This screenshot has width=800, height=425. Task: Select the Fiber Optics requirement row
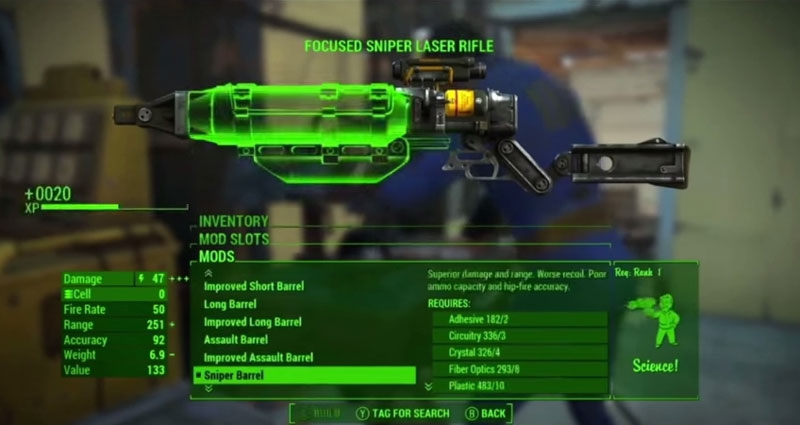click(519, 369)
